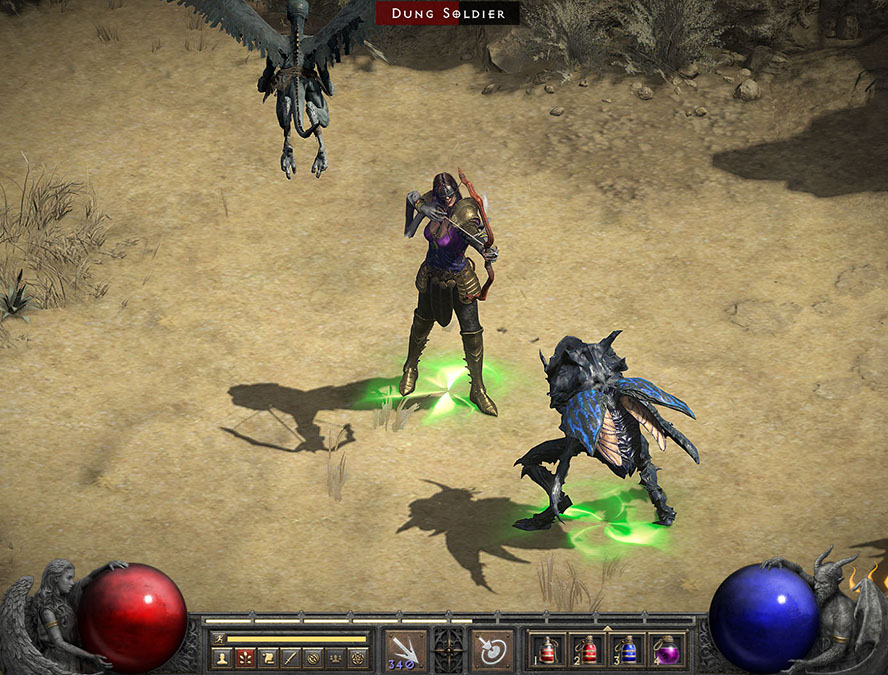The height and width of the screenshot is (675, 888).
Task: Open the character sheet button
Action: (220, 658)
